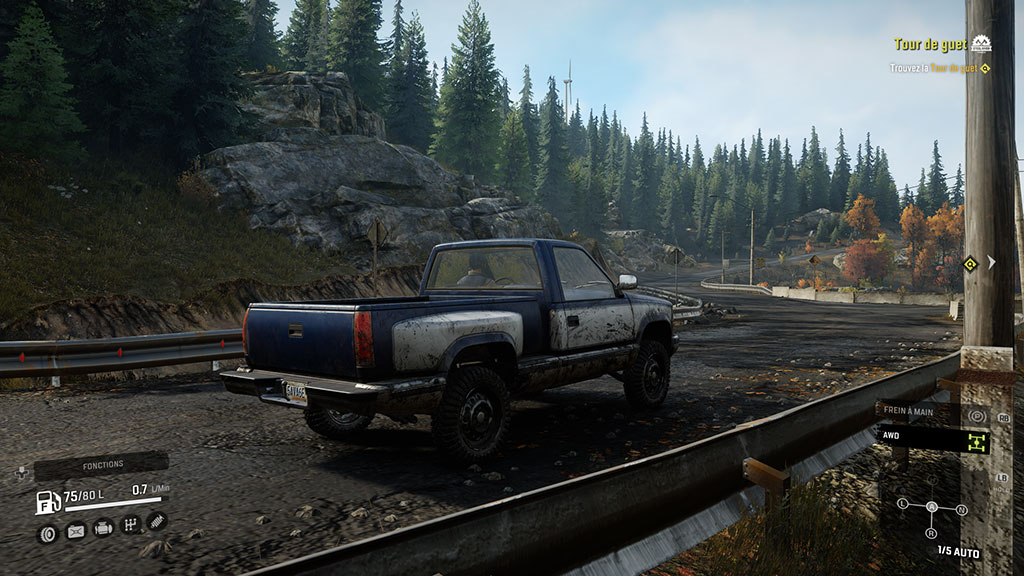
Task: Select the tire status icon
Action: (46, 533)
